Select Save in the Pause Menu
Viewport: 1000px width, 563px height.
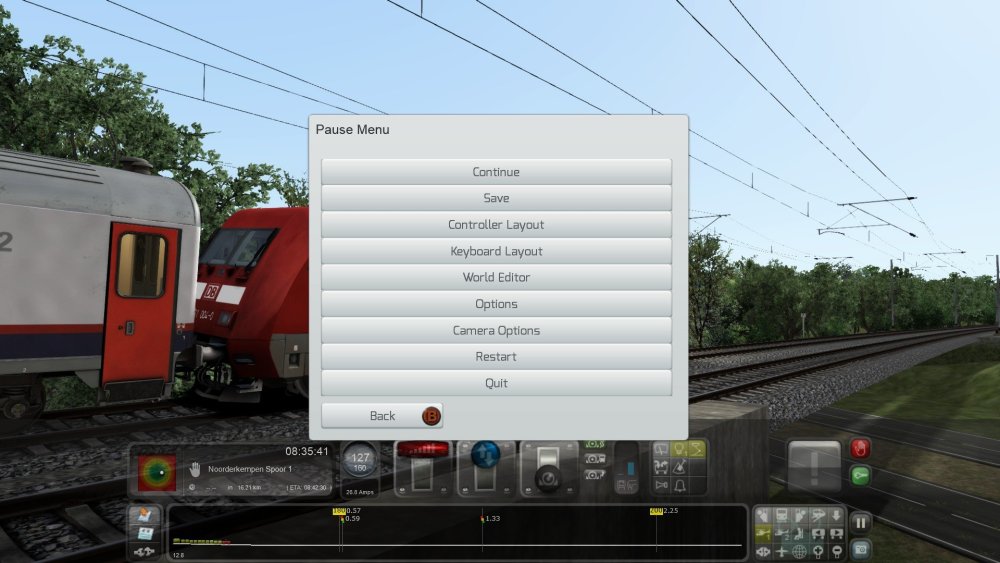pyautogui.click(x=496, y=198)
